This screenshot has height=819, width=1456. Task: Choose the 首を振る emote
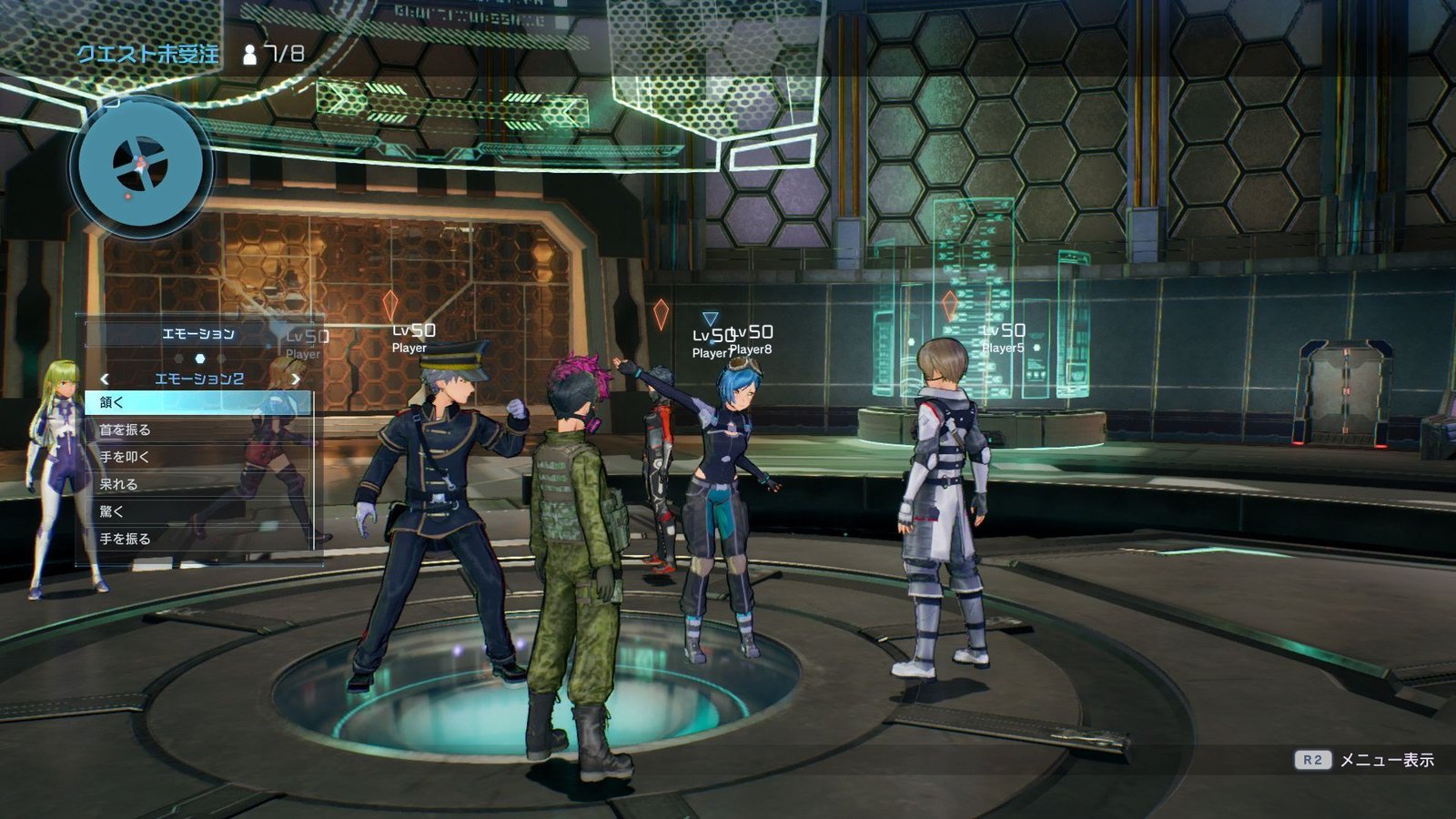[x=198, y=430]
